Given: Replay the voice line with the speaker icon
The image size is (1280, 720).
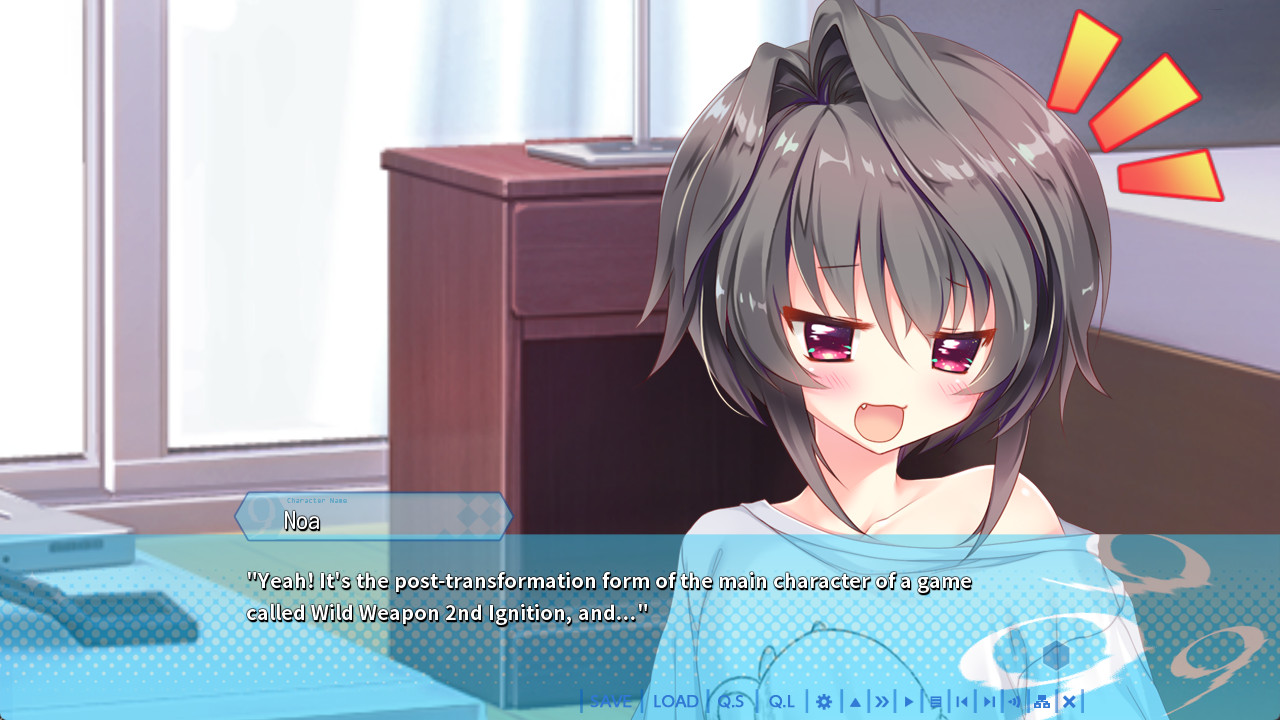Looking at the screenshot, I should pyautogui.click(x=1015, y=701).
